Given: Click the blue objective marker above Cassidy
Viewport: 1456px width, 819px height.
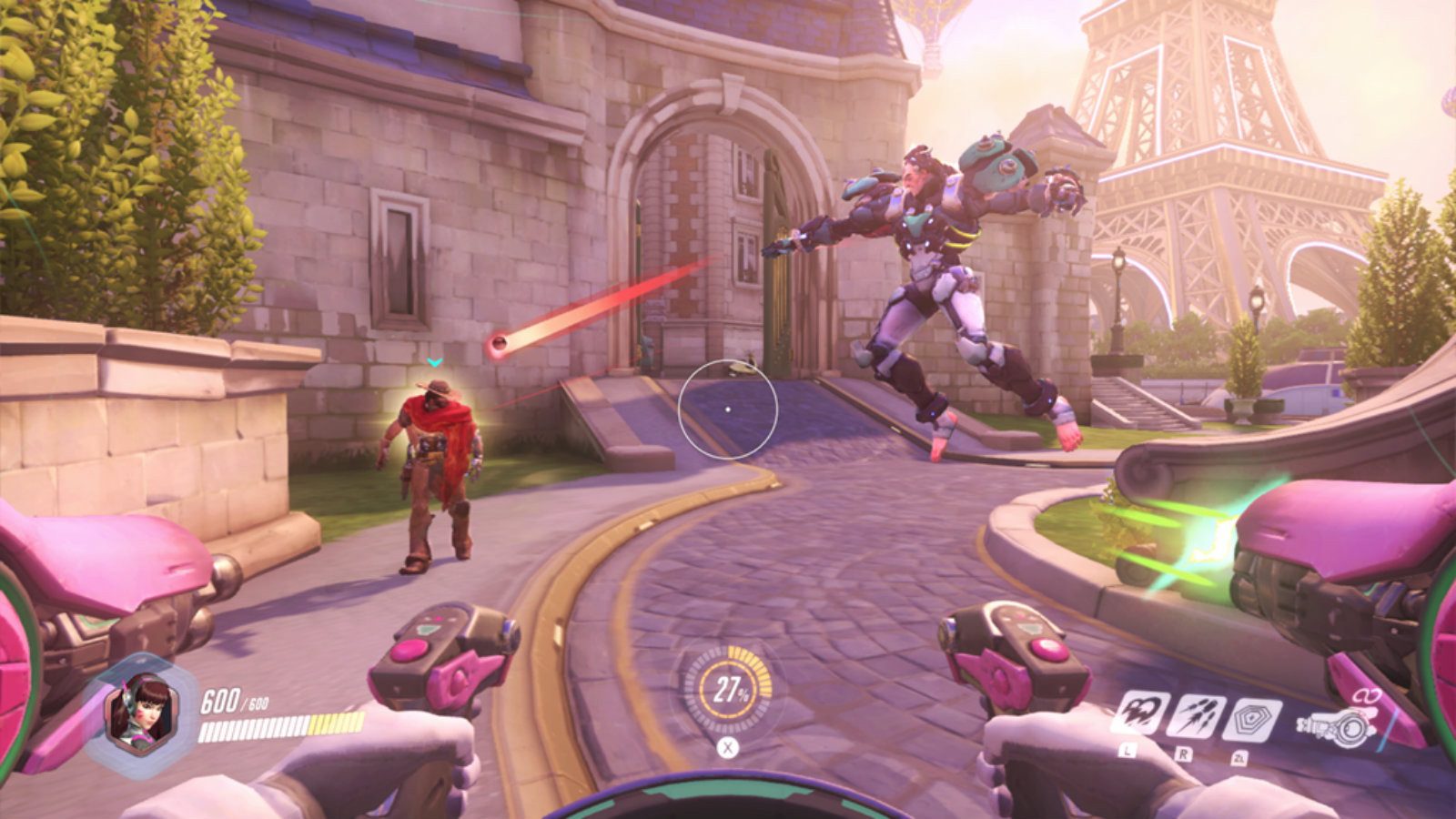Looking at the screenshot, I should [436, 362].
